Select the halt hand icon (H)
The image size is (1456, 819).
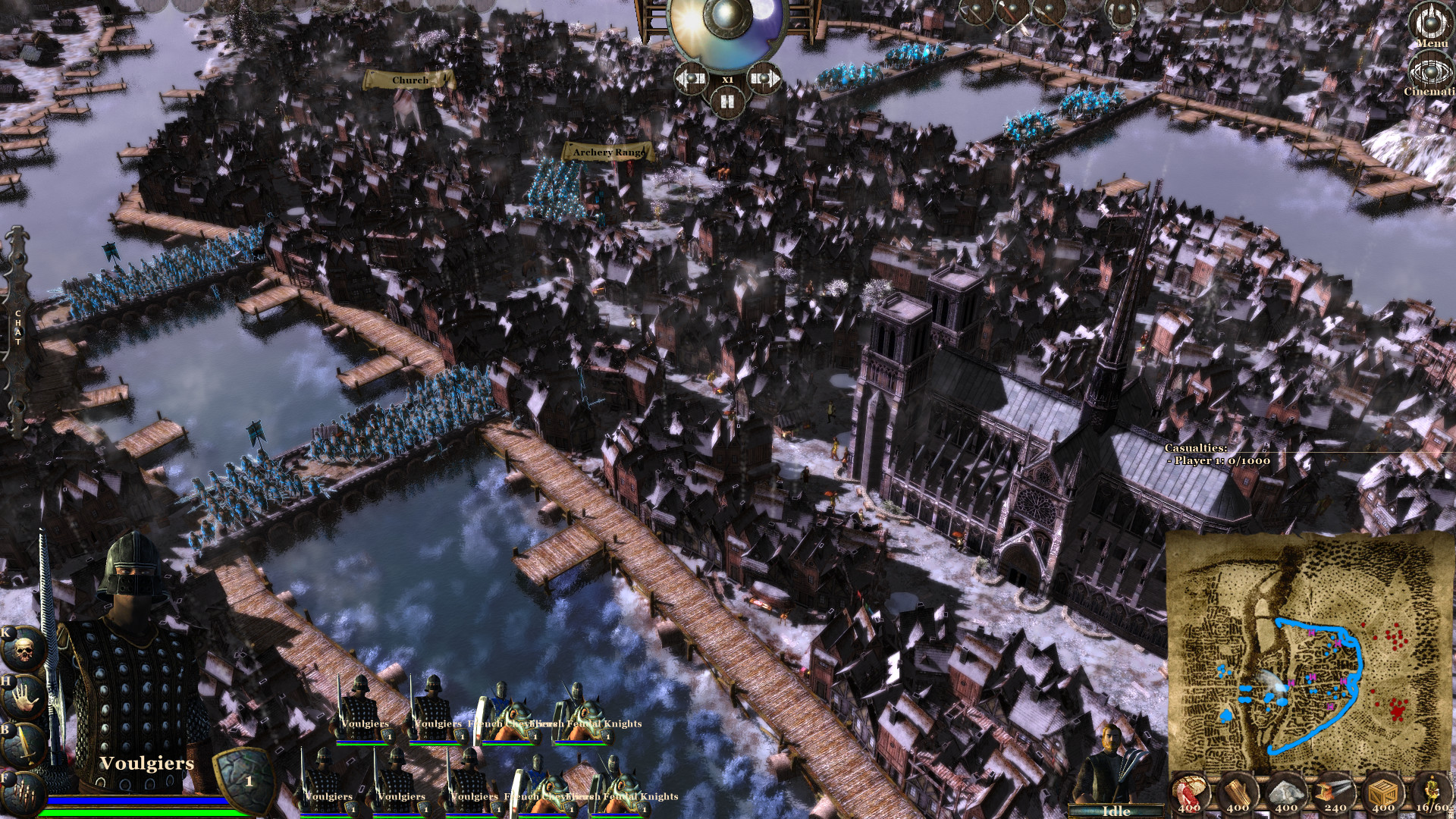coord(23,695)
